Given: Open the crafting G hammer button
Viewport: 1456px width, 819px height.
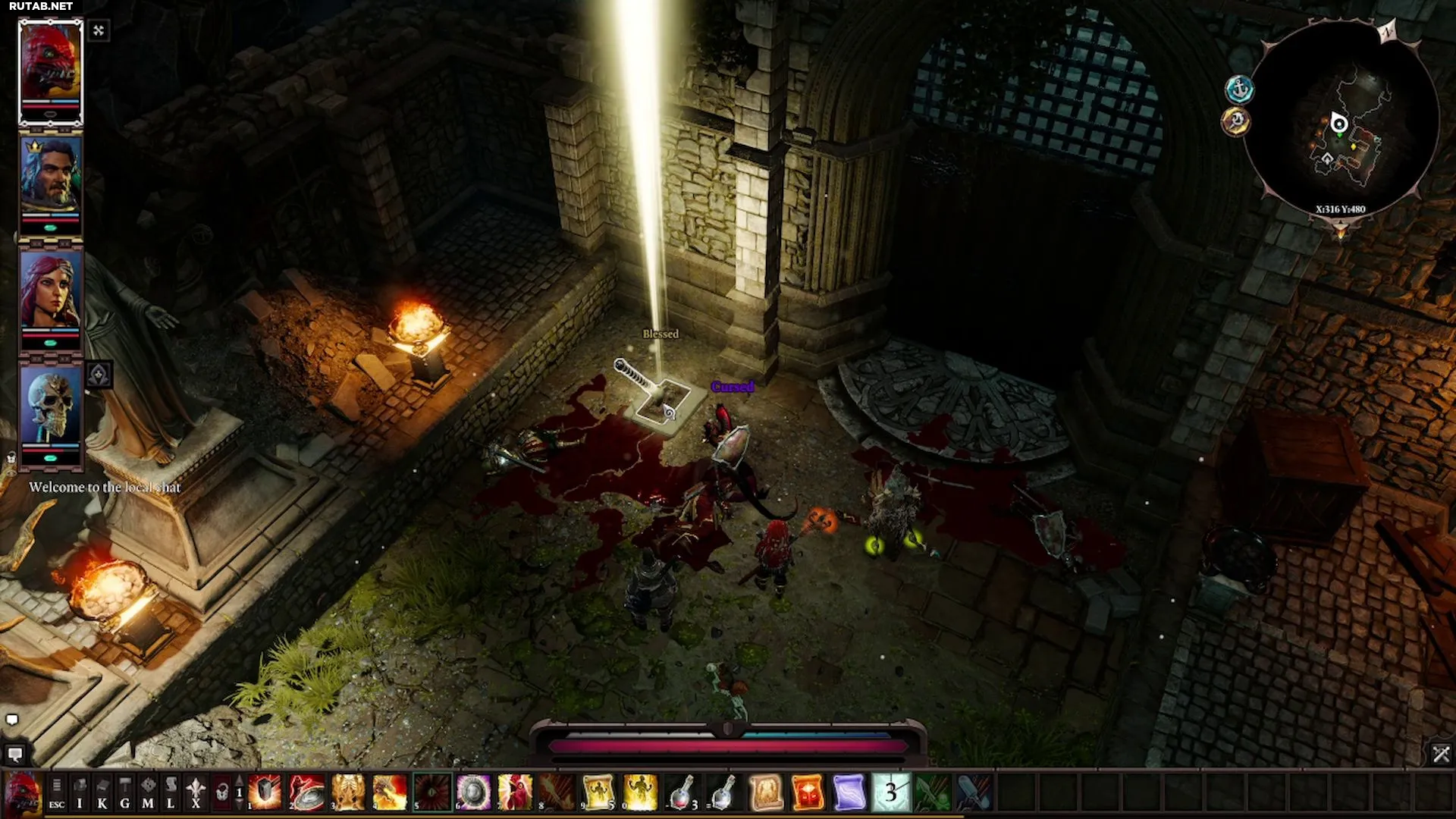Looking at the screenshot, I should click(125, 792).
